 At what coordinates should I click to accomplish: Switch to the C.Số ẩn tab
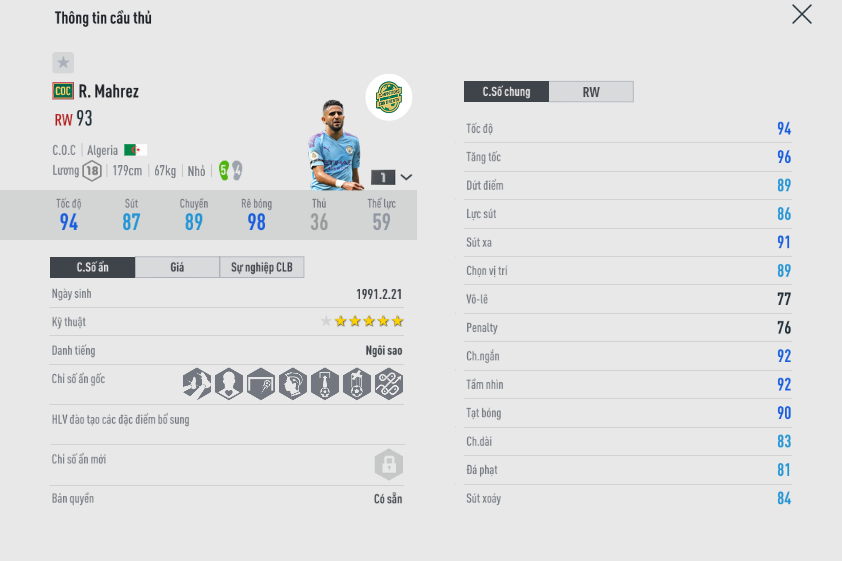[x=92, y=267]
